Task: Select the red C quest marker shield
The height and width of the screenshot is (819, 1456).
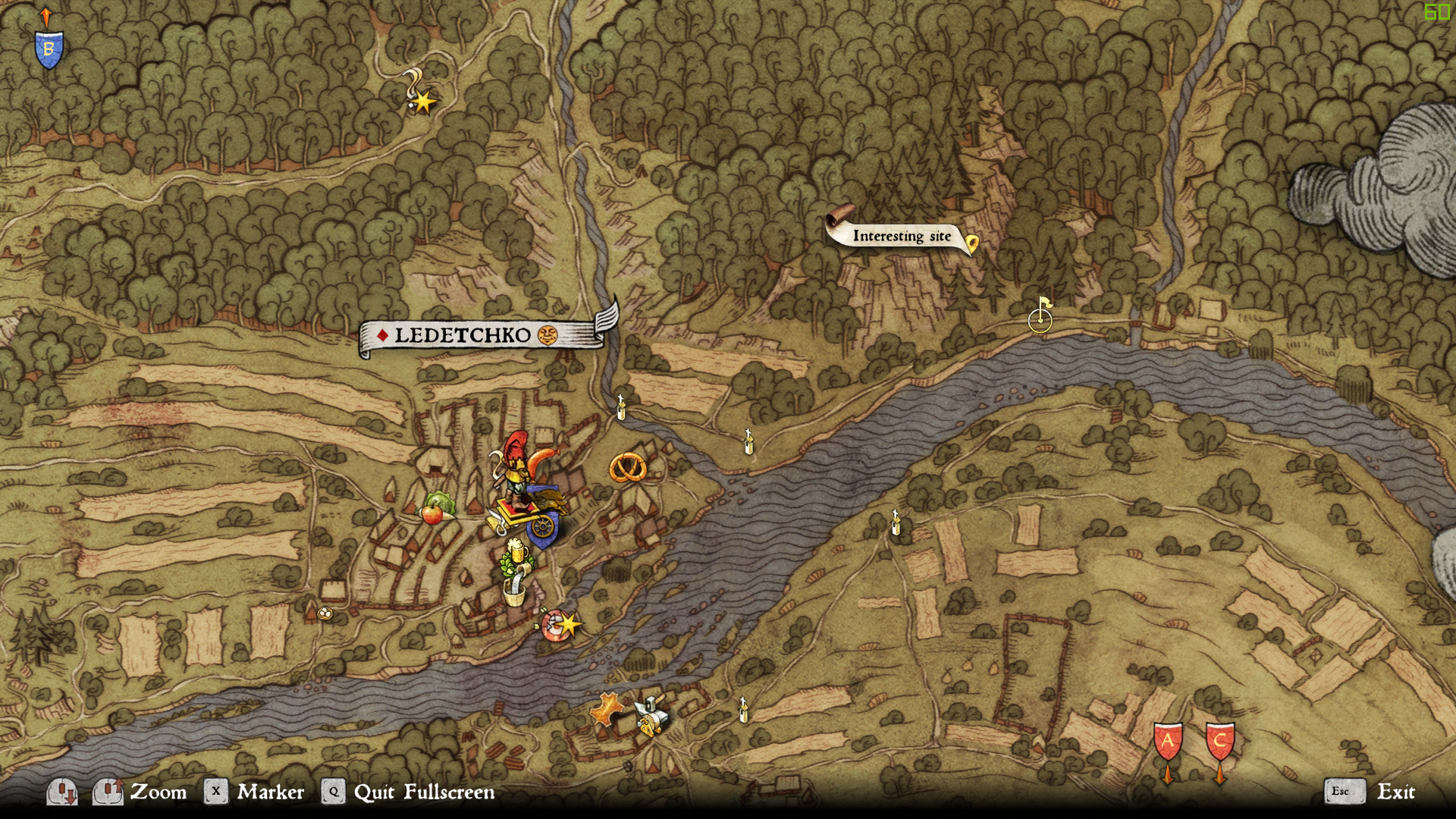Action: pyautogui.click(x=1219, y=742)
